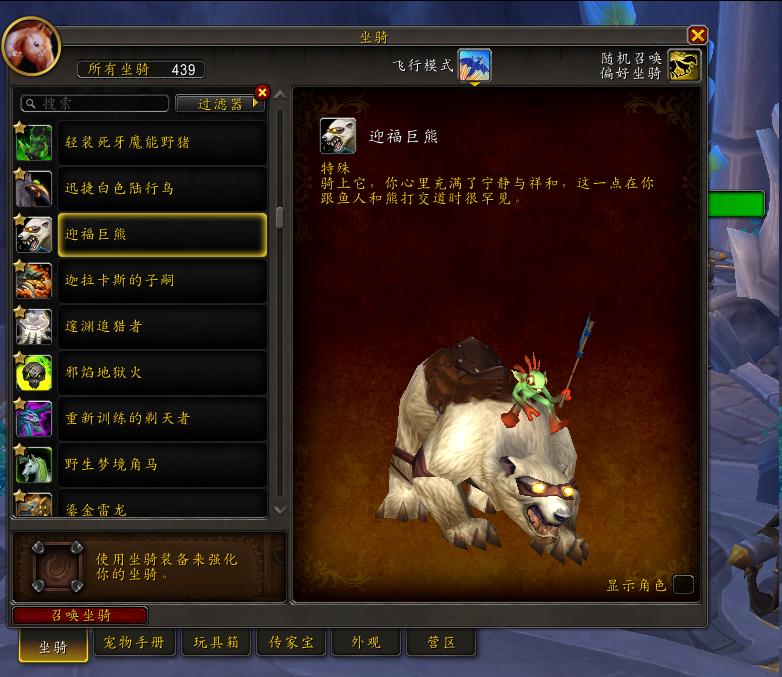Toggle the 飞行模式 flight mode icon
This screenshot has width=782, height=677.
(x=474, y=65)
